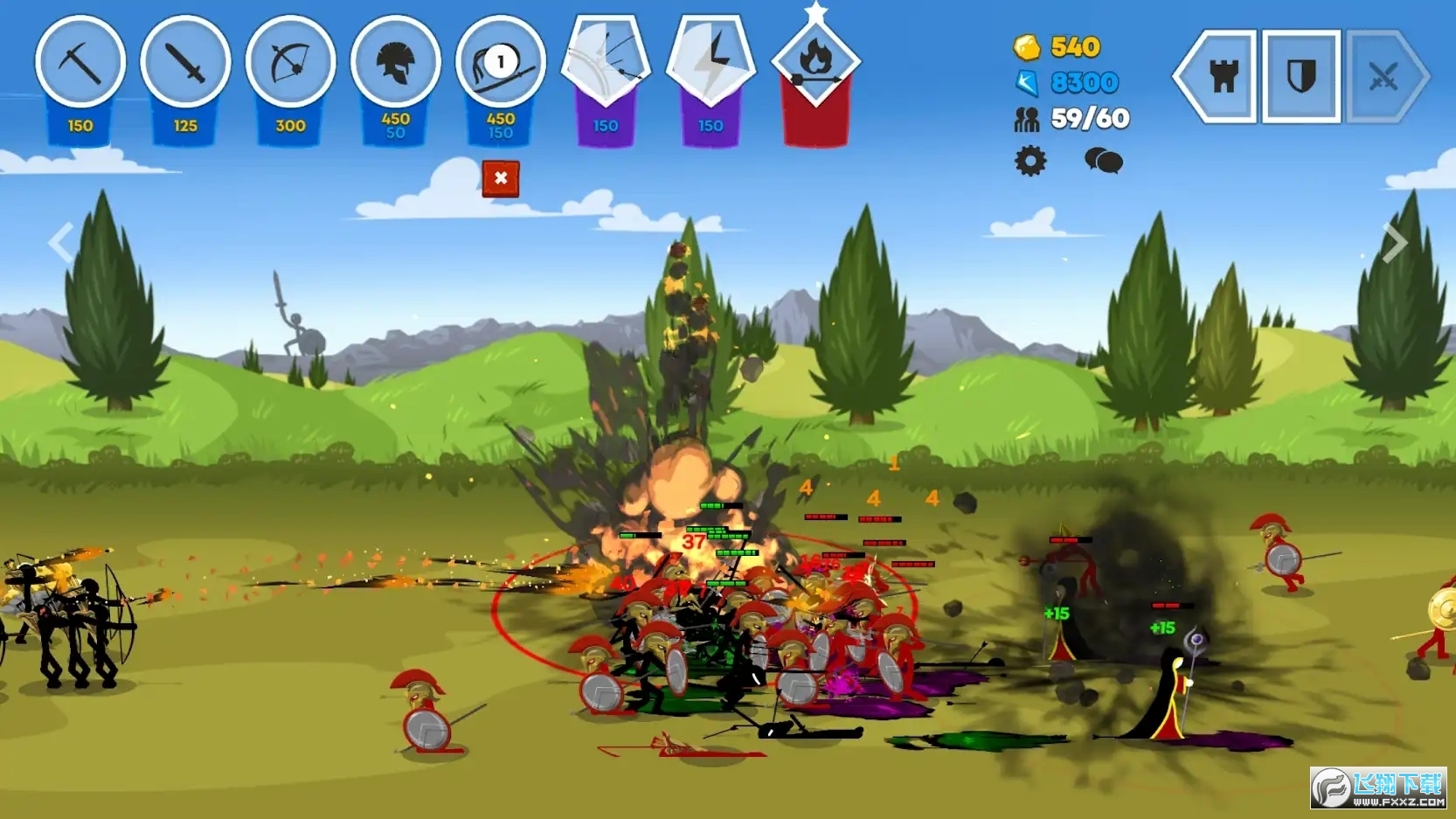This screenshot has height=819, width=1456.
Task: Activate the lightning bolt ability
Action: tap(711, 59)
